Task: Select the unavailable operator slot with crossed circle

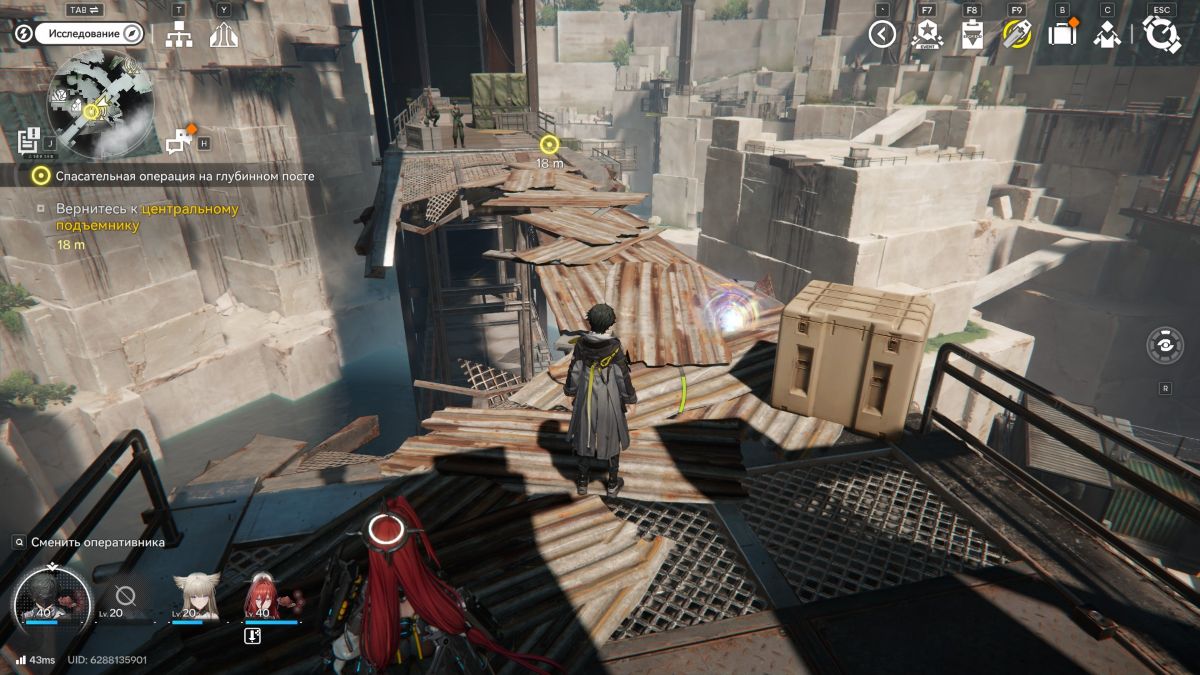Action: pos(124,596)
